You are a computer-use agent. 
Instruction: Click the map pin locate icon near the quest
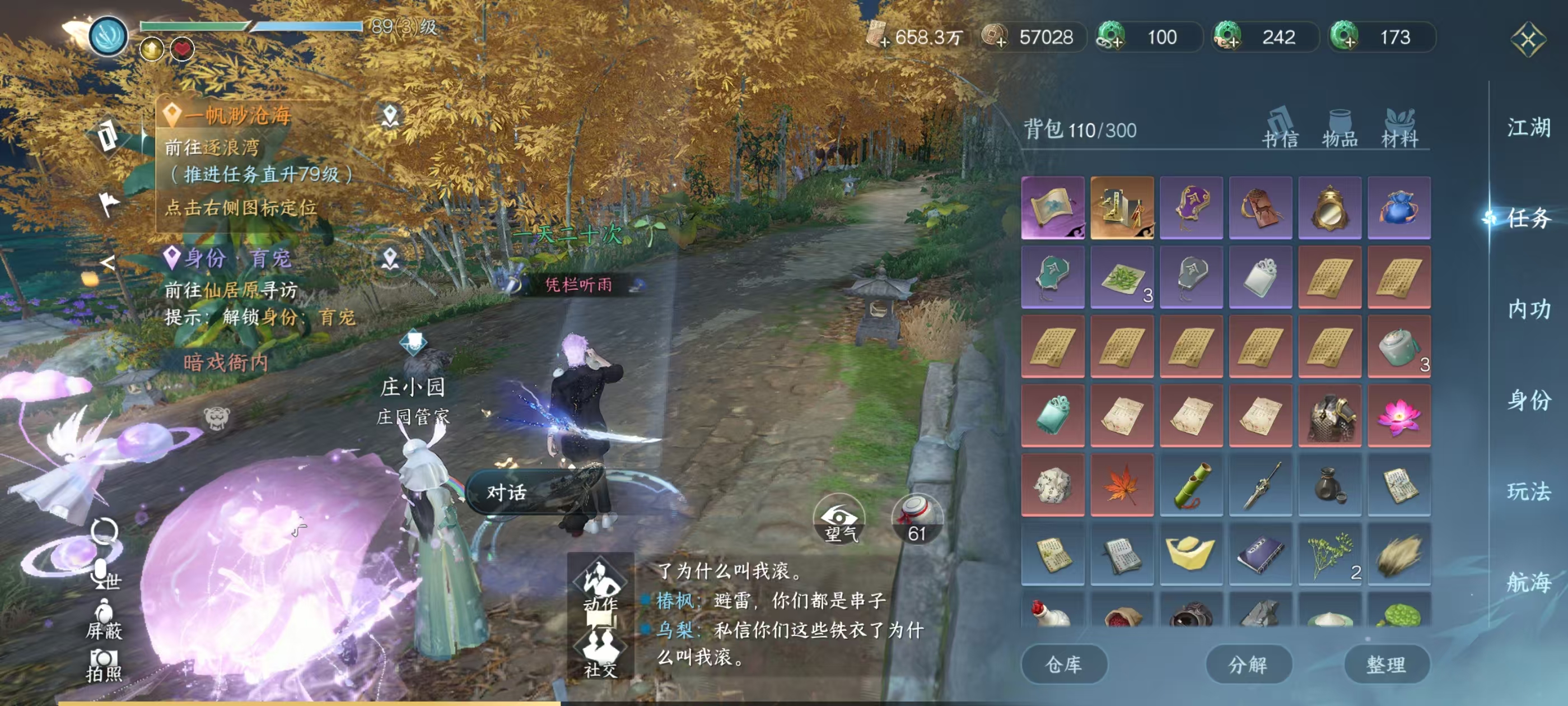point(390,116)
